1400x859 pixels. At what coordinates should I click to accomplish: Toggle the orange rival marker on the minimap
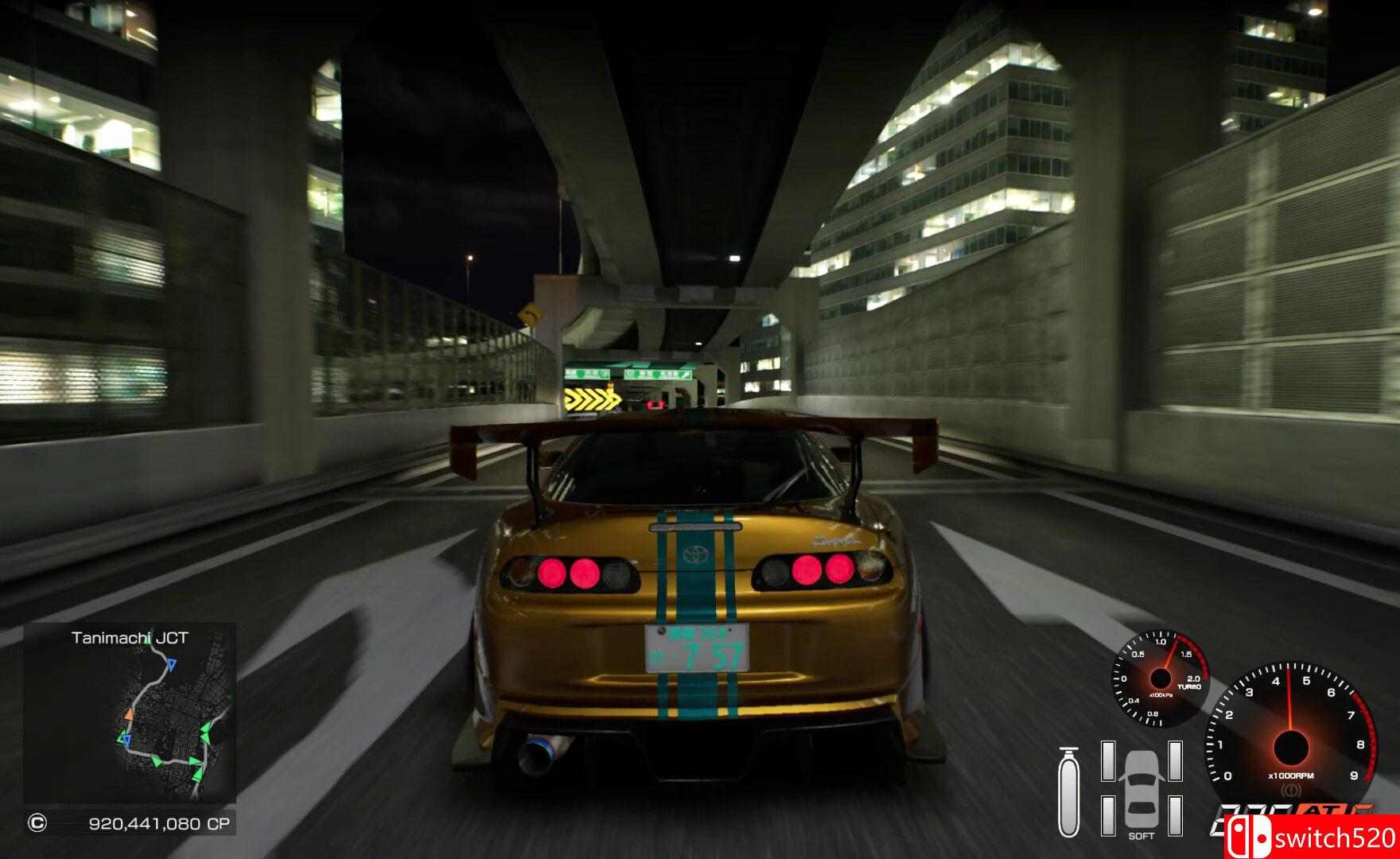click(x=129, y=713)
